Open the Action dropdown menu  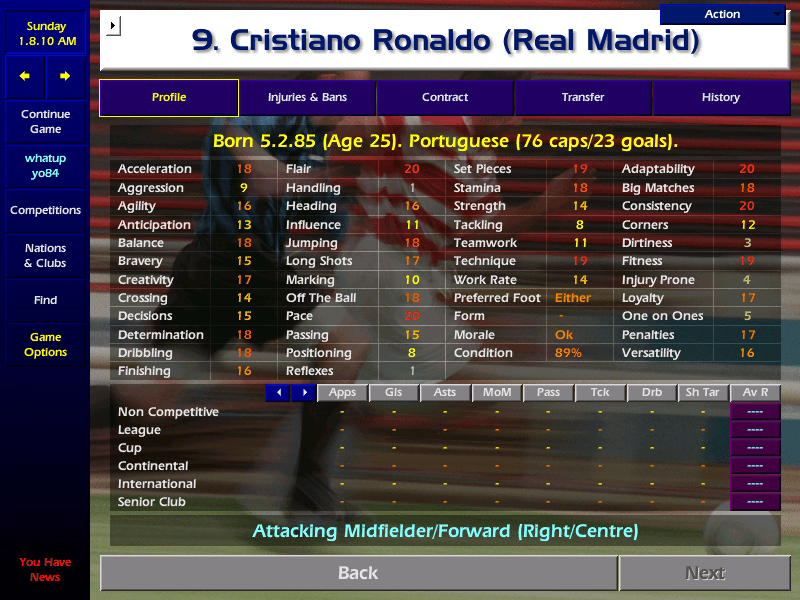723,14
